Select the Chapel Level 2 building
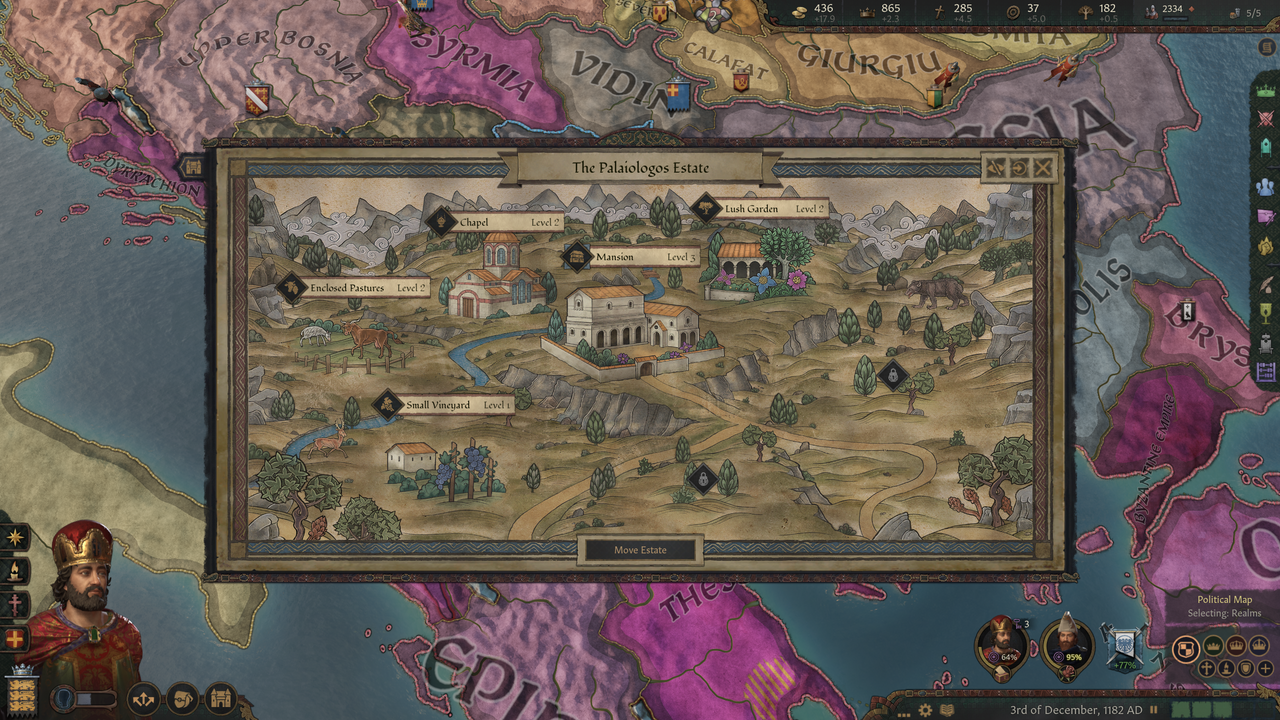 pyautogui.click(x=471, y=220)
